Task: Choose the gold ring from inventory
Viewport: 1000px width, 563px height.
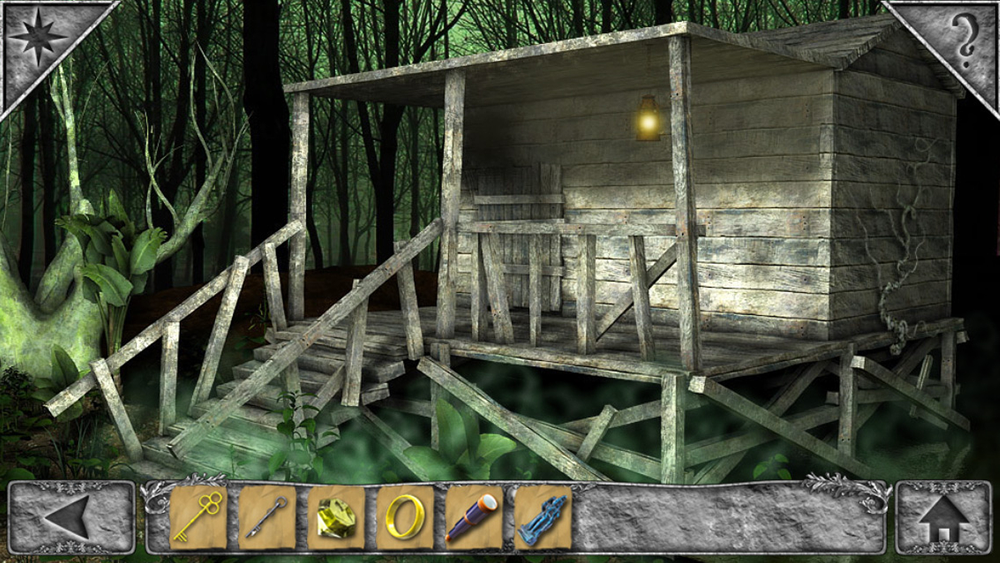Action: coord(405,517)
